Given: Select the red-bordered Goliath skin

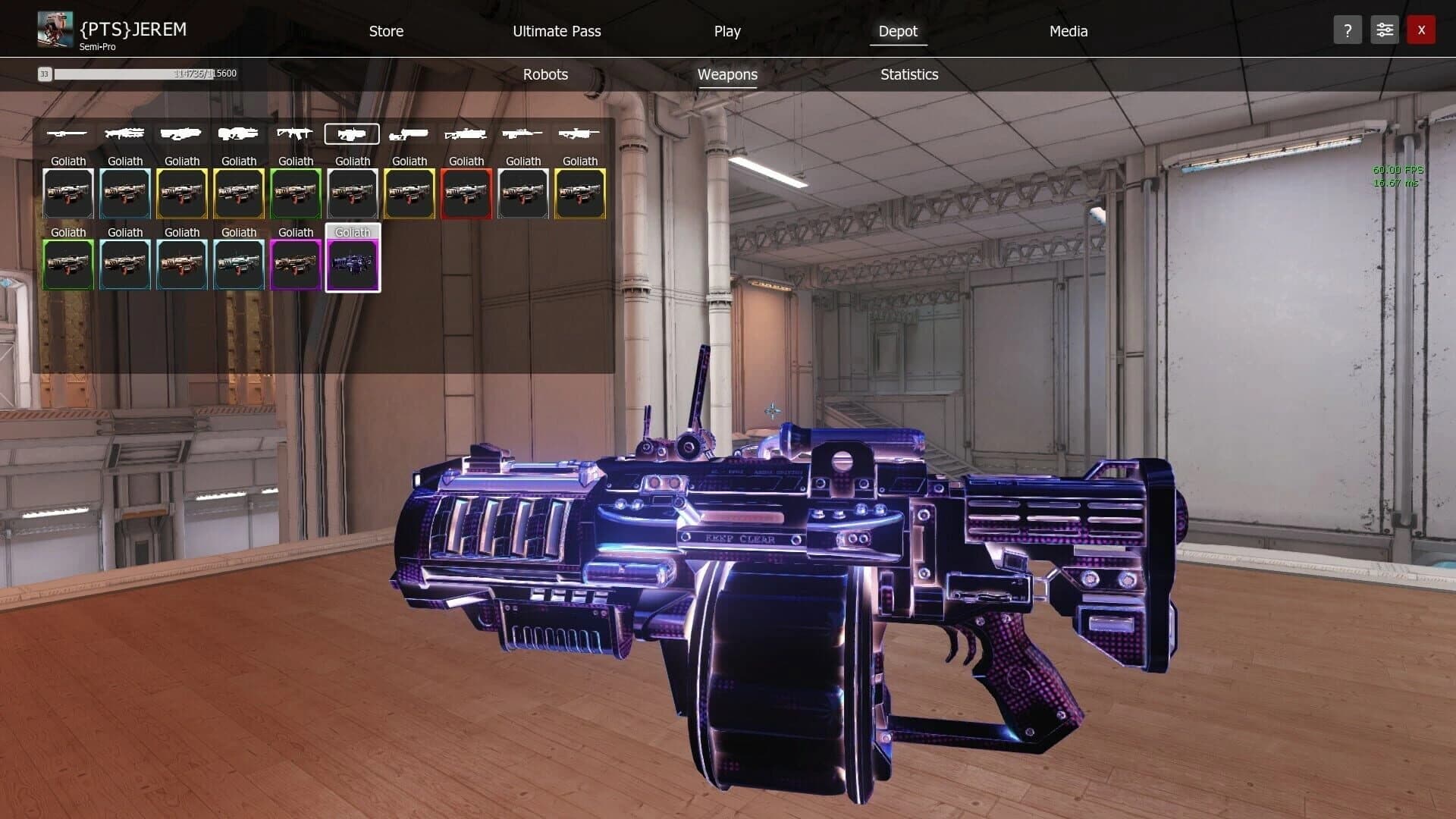Looking at the screenshot, I should coord(466,193).
